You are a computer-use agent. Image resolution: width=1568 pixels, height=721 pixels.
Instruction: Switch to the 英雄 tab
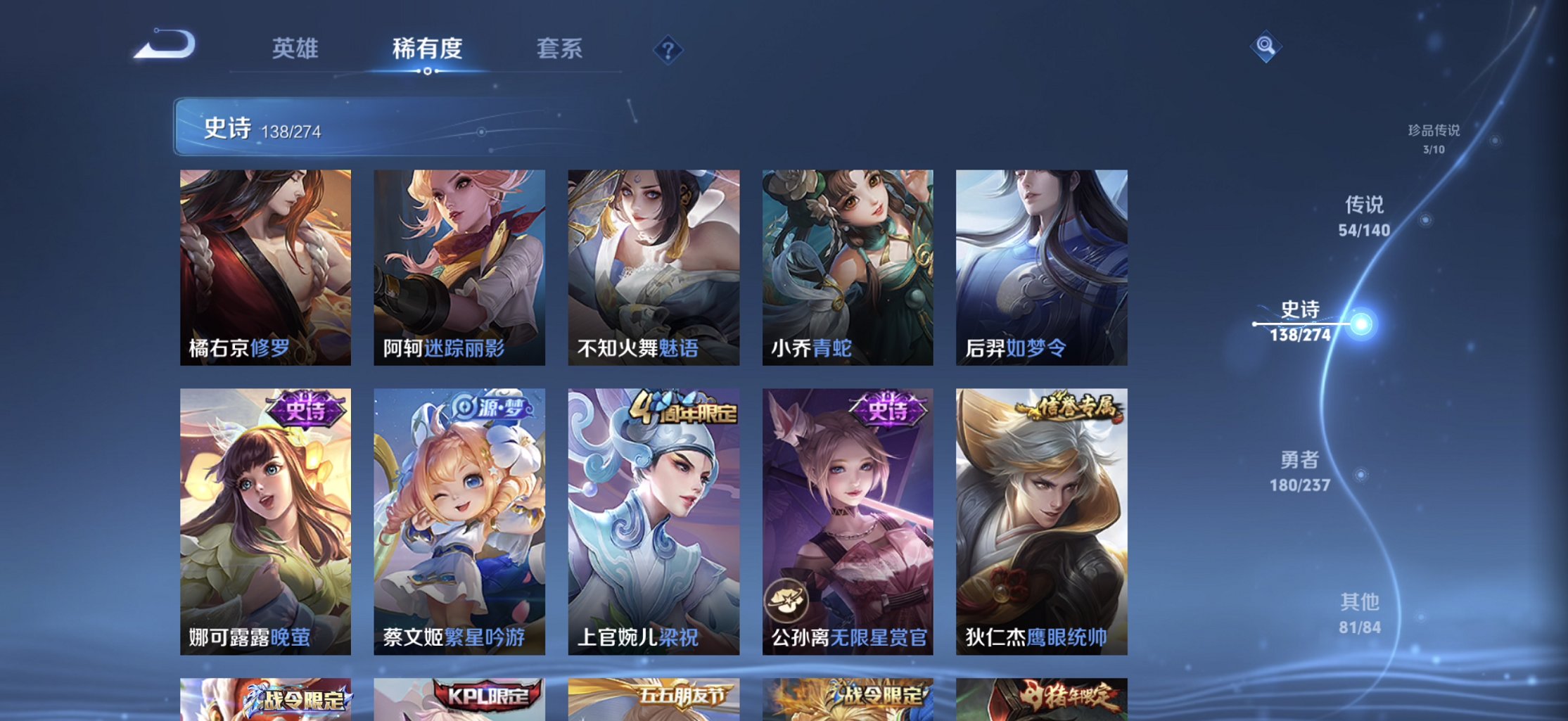(295, 49)
